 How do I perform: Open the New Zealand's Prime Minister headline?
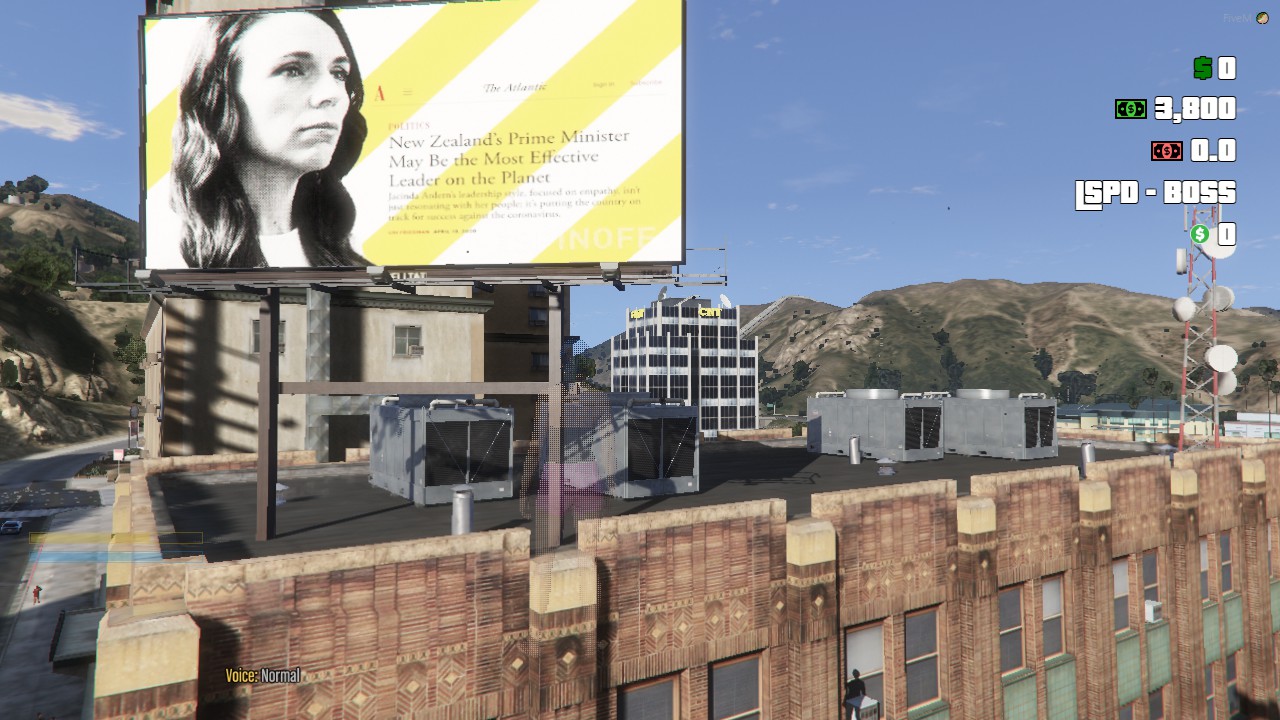coord(510,159)
